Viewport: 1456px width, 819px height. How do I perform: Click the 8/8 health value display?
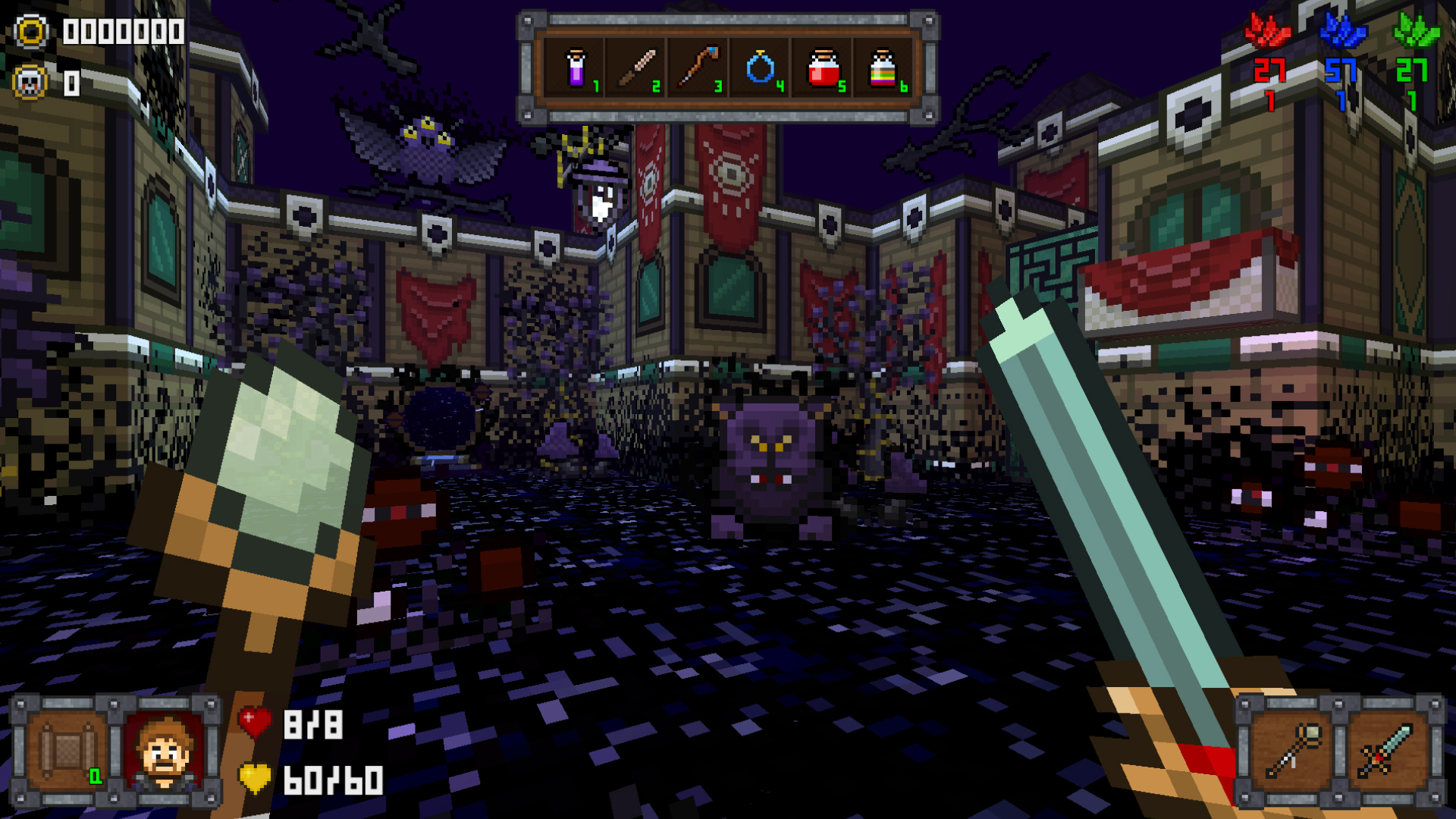click(312, 724)
